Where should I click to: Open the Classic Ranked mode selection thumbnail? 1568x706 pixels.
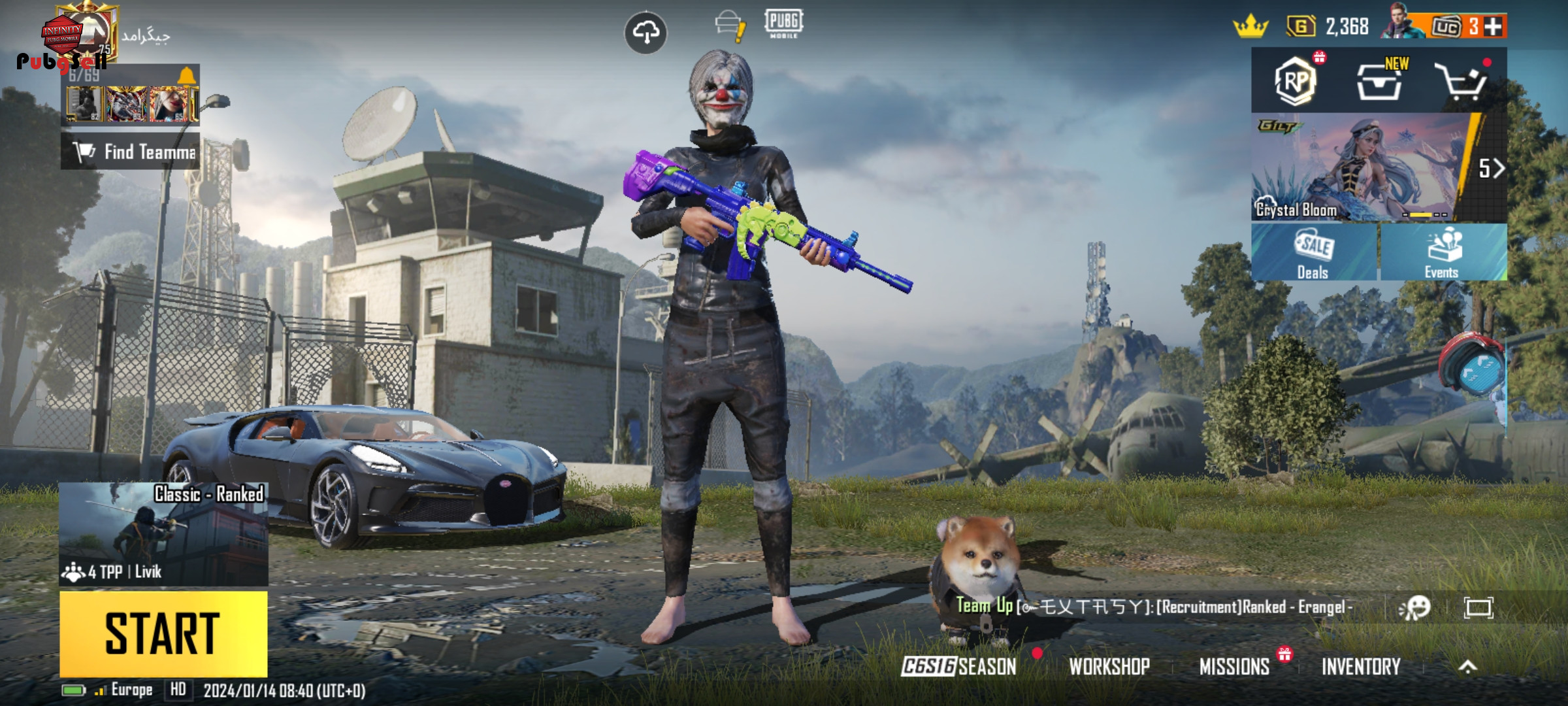(x=163, y=533)
